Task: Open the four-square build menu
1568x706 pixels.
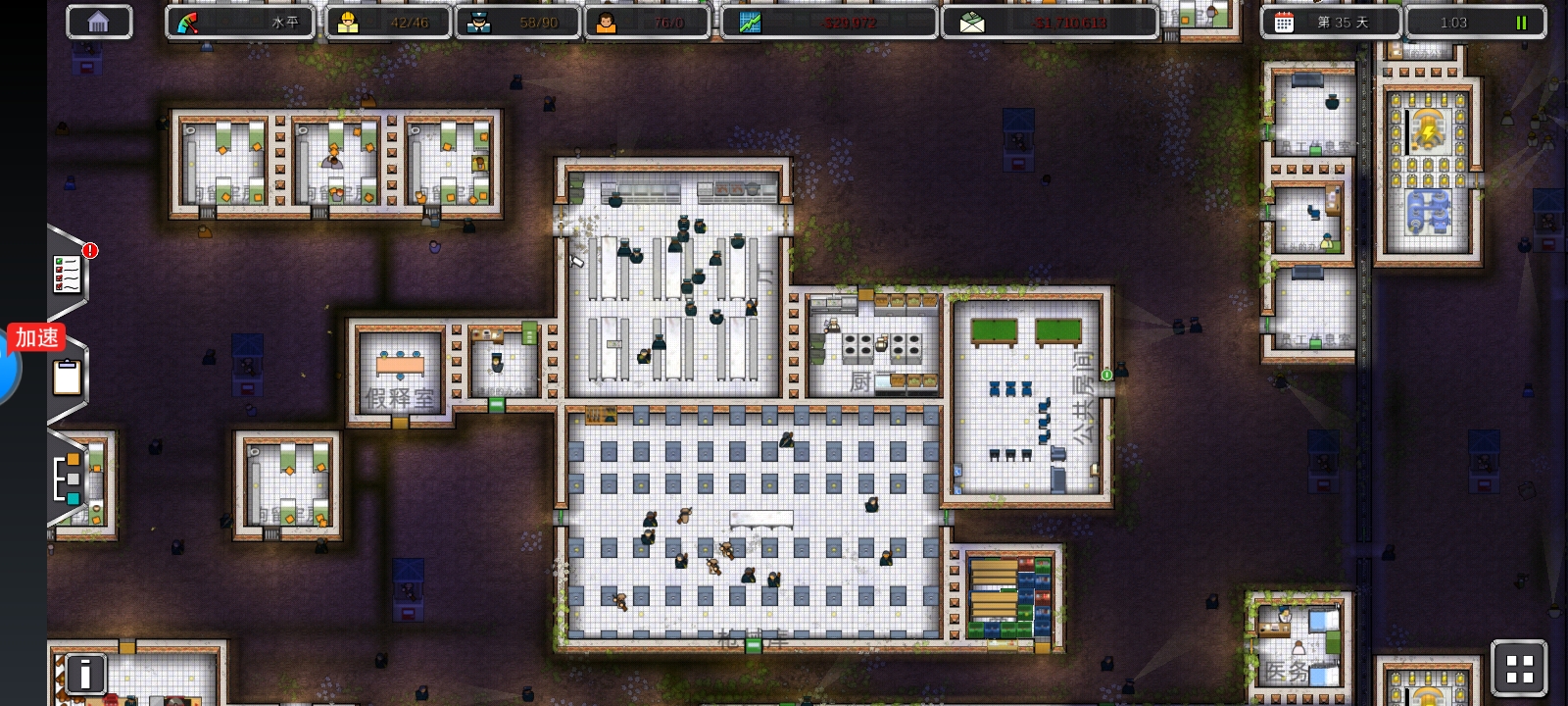Action: [x=1519, y=670]
